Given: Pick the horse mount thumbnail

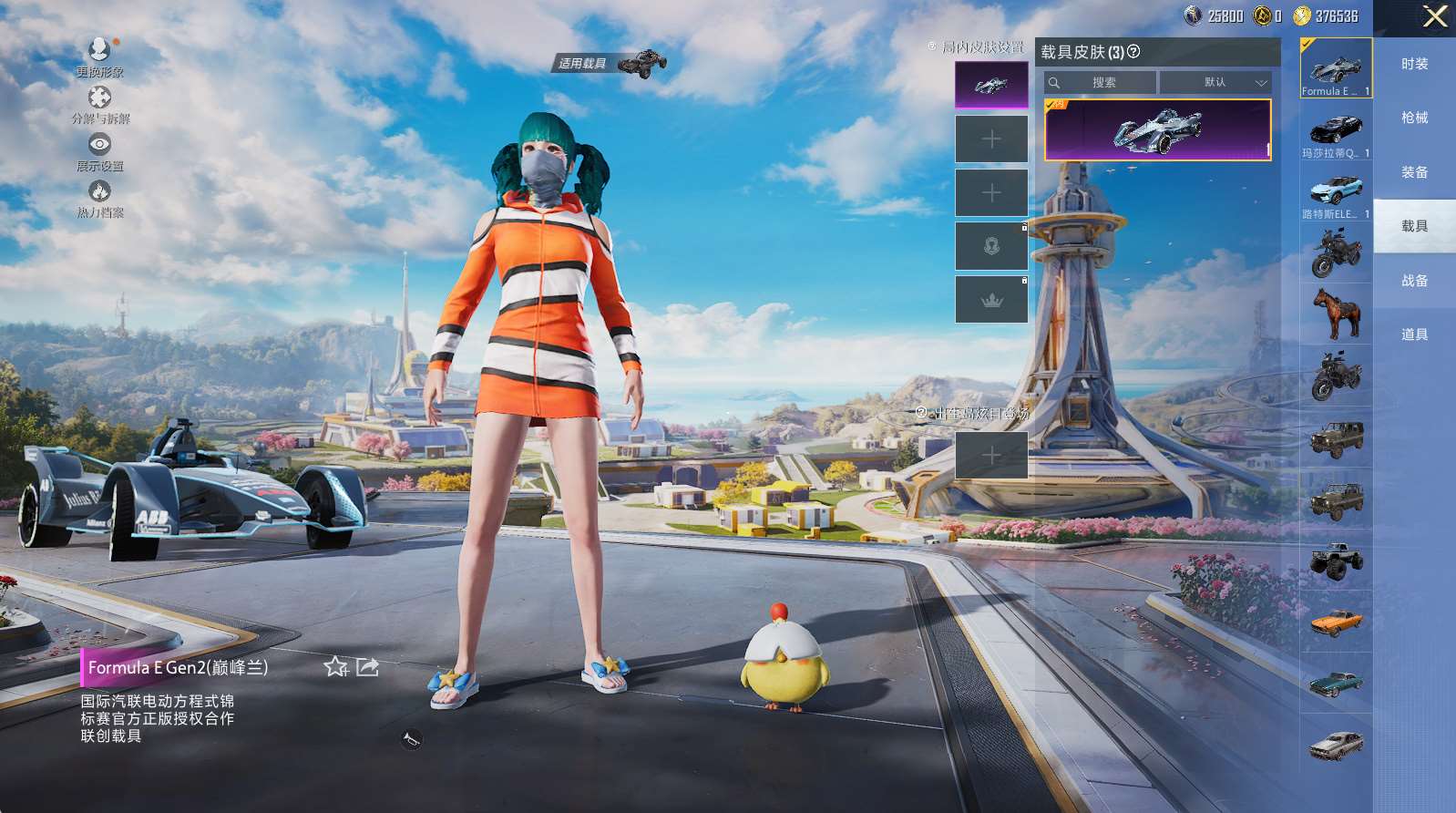Looking at the screenshot, I should [1336, 314].
